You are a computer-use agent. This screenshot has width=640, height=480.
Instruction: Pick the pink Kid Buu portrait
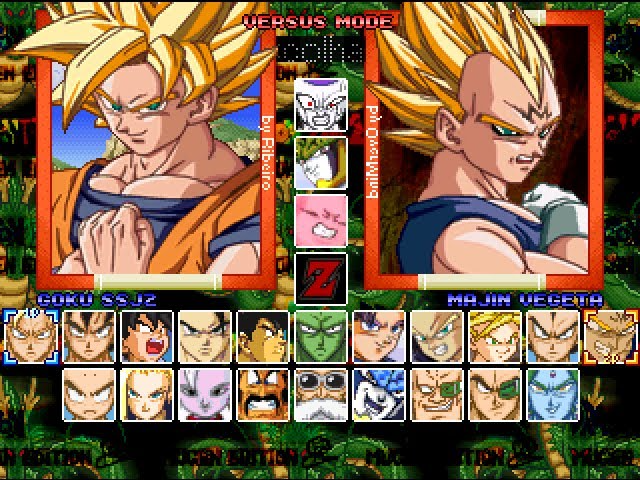pos(321,219)
